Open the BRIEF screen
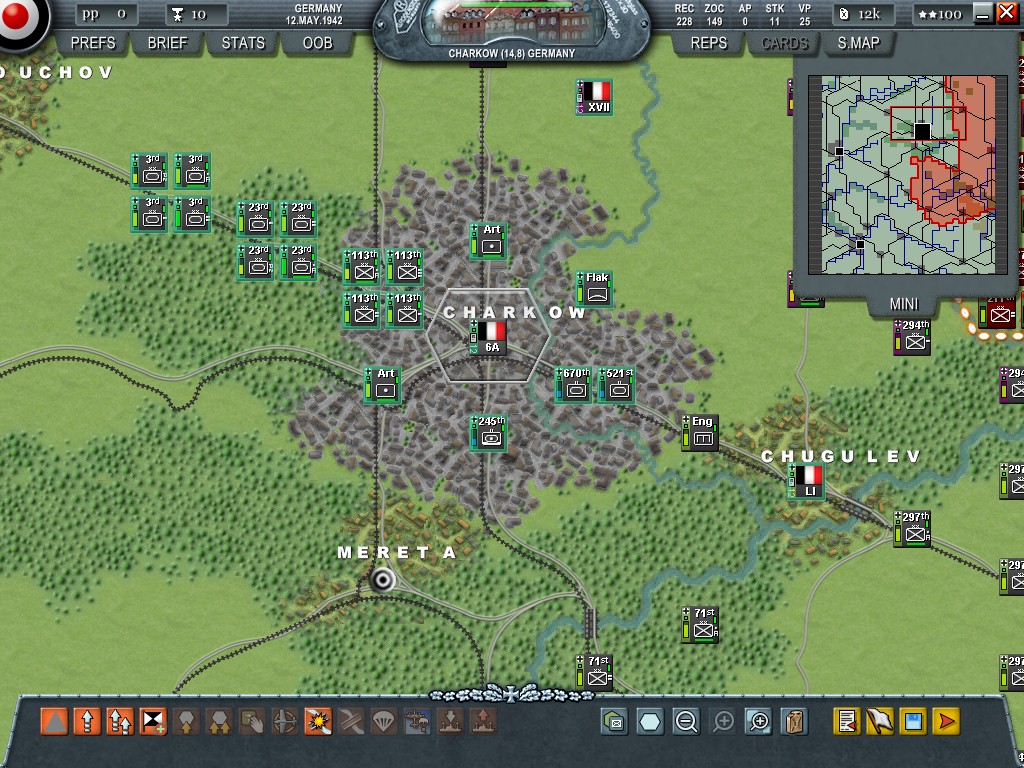The width and height of the screenshot is (1024, 768). (167, 43)
